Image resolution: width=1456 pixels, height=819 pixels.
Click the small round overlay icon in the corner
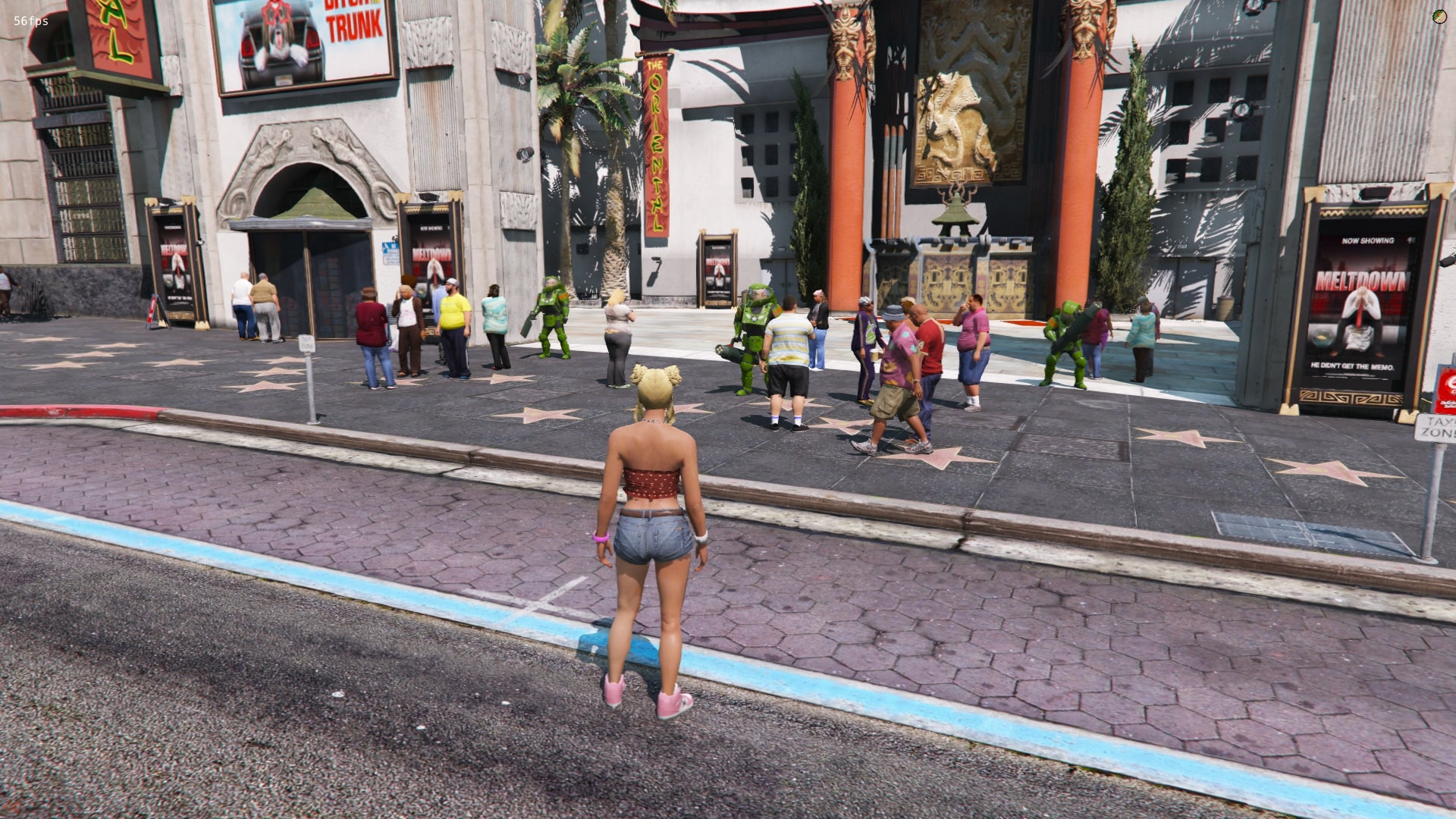coord(1439,17)
